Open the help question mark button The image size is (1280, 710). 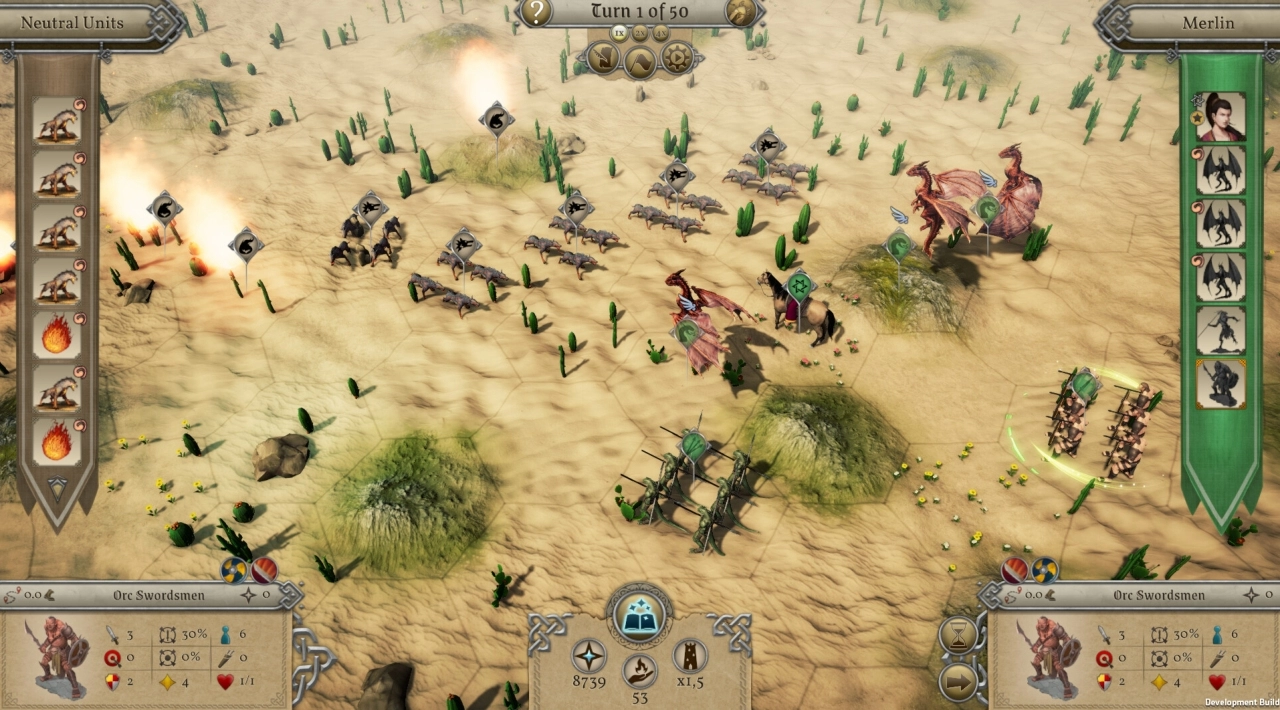coord(537,12)
